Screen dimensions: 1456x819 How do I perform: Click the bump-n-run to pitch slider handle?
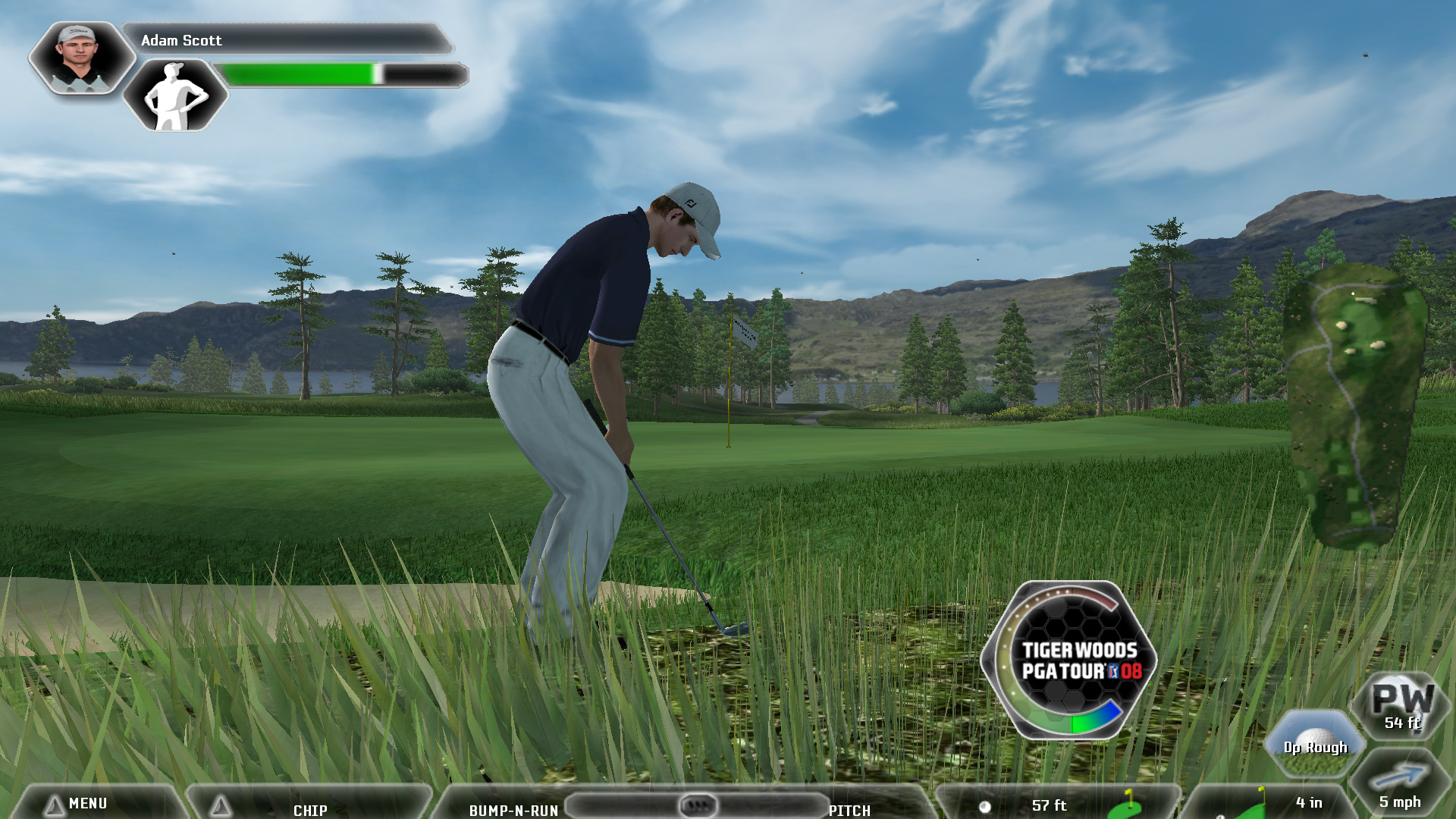(x=697, y=805)
